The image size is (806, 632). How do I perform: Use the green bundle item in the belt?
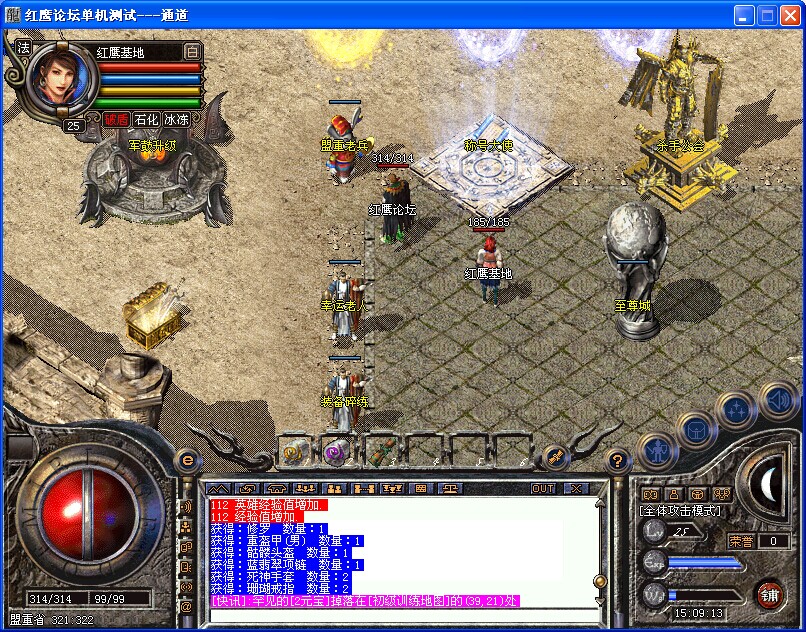379,452
